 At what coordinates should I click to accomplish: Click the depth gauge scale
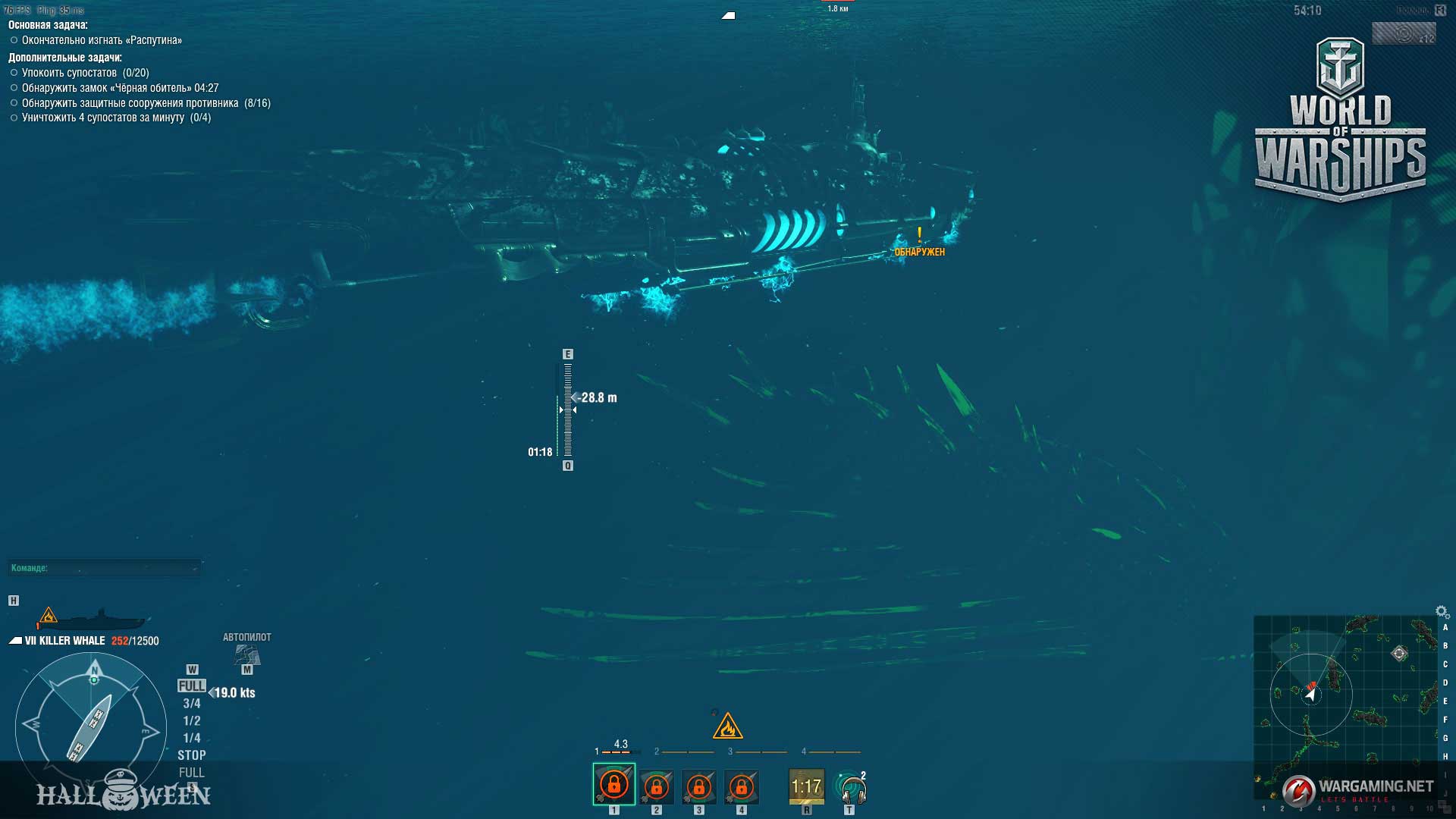(x=567, y=410)
